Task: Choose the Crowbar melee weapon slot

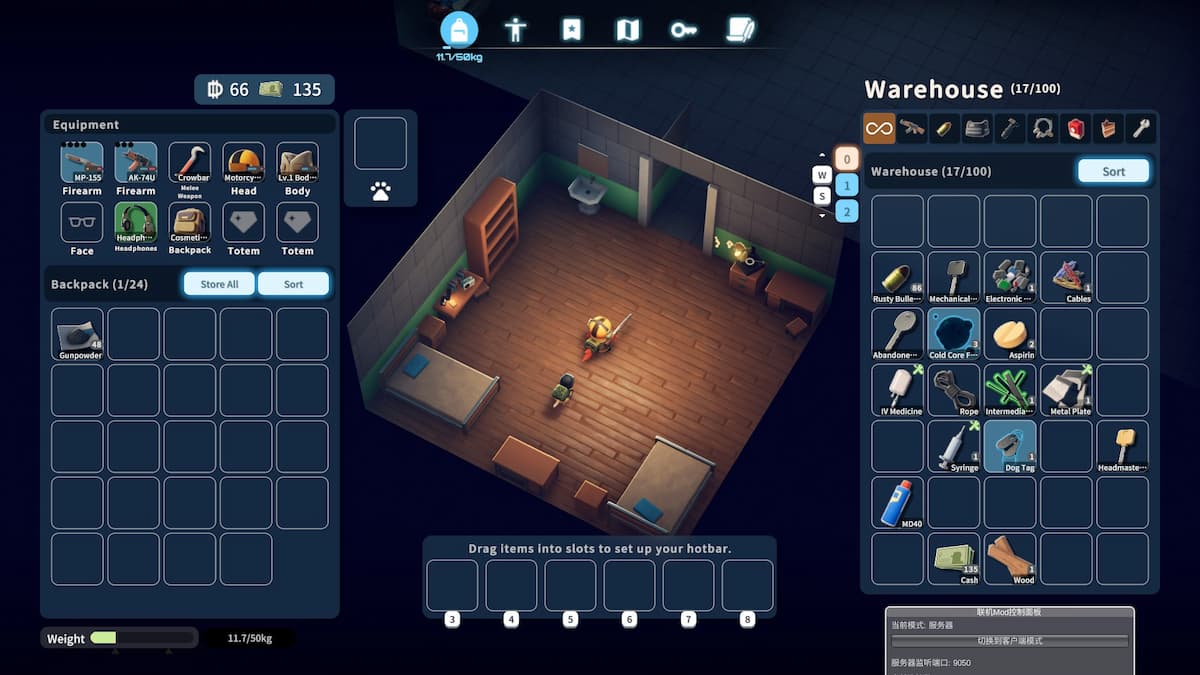Action: coord(190,163)
